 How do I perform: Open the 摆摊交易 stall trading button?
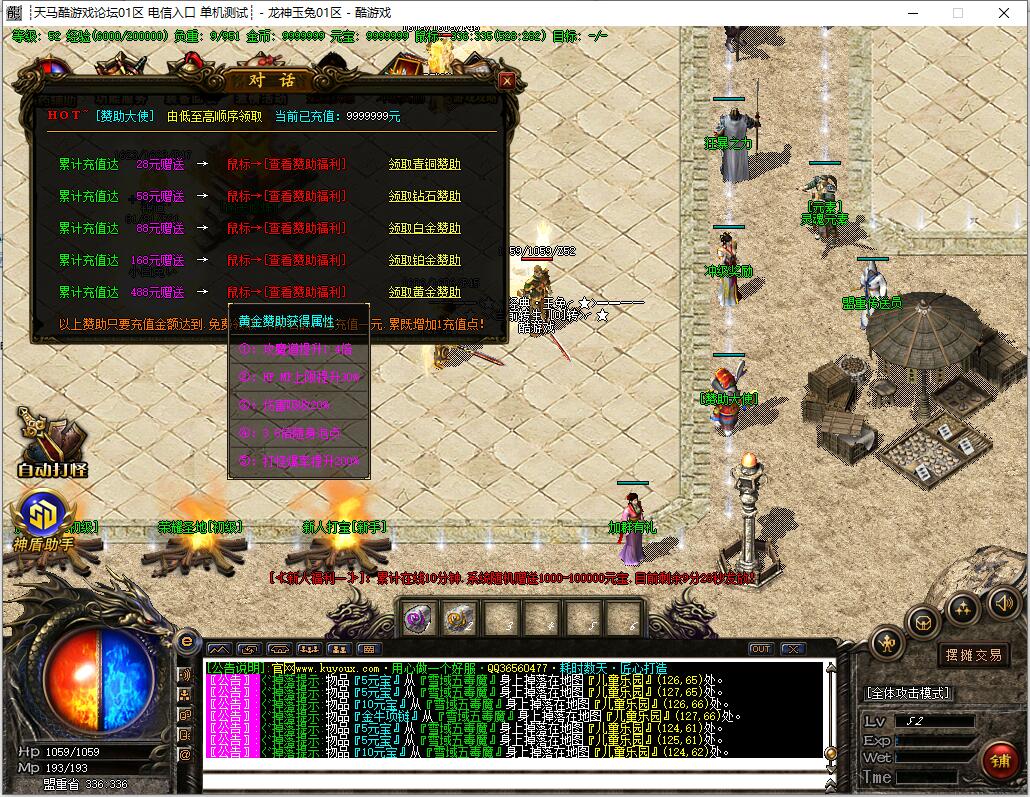pyautogui.click(x=973, y=655)
